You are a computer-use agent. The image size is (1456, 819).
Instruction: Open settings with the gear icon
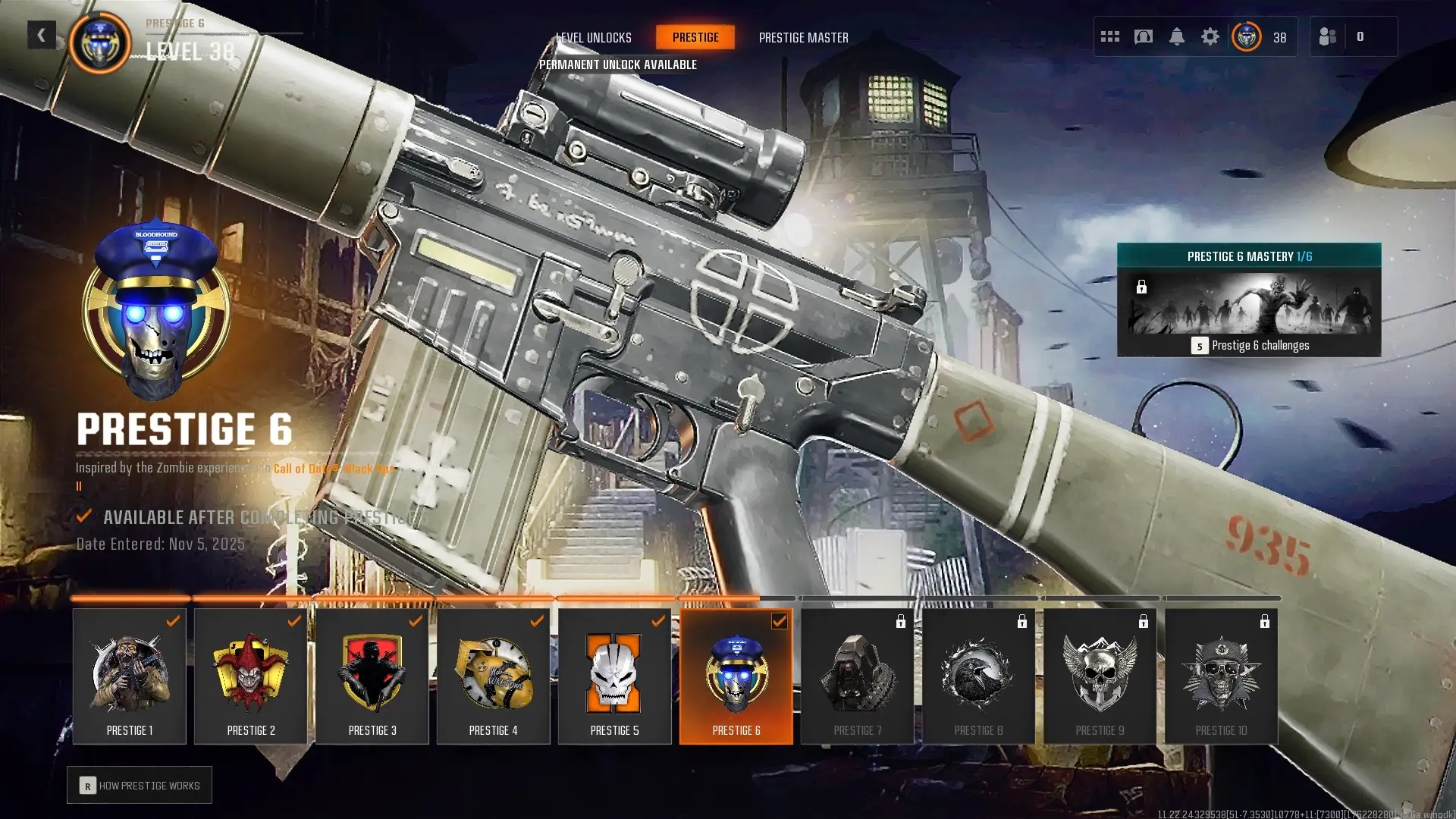point(1210,36)
